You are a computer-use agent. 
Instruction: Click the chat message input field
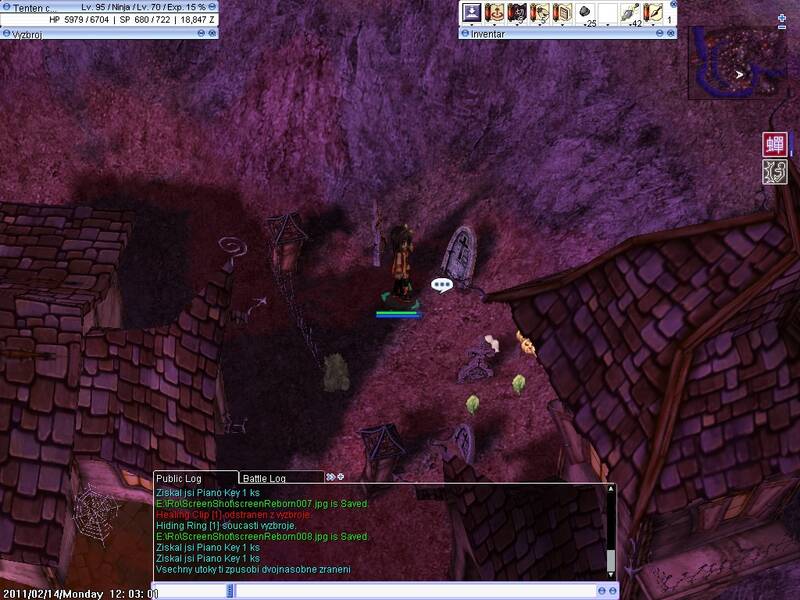420,591
